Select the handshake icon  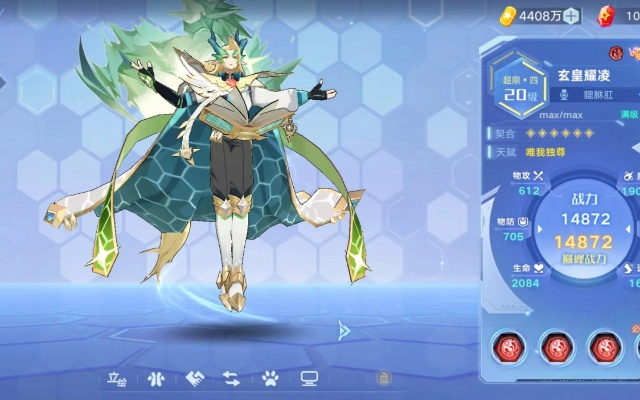point(194,379)
